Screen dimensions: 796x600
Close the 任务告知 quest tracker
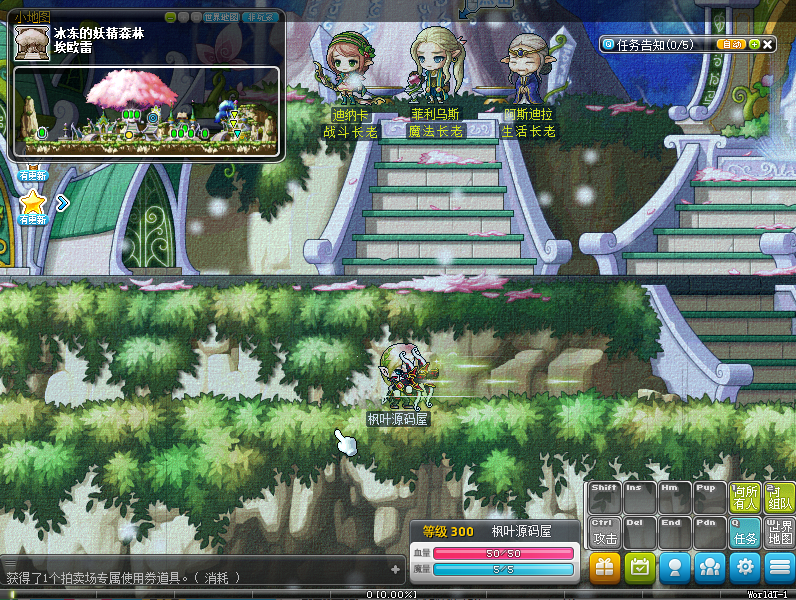[x=767, y=44]
